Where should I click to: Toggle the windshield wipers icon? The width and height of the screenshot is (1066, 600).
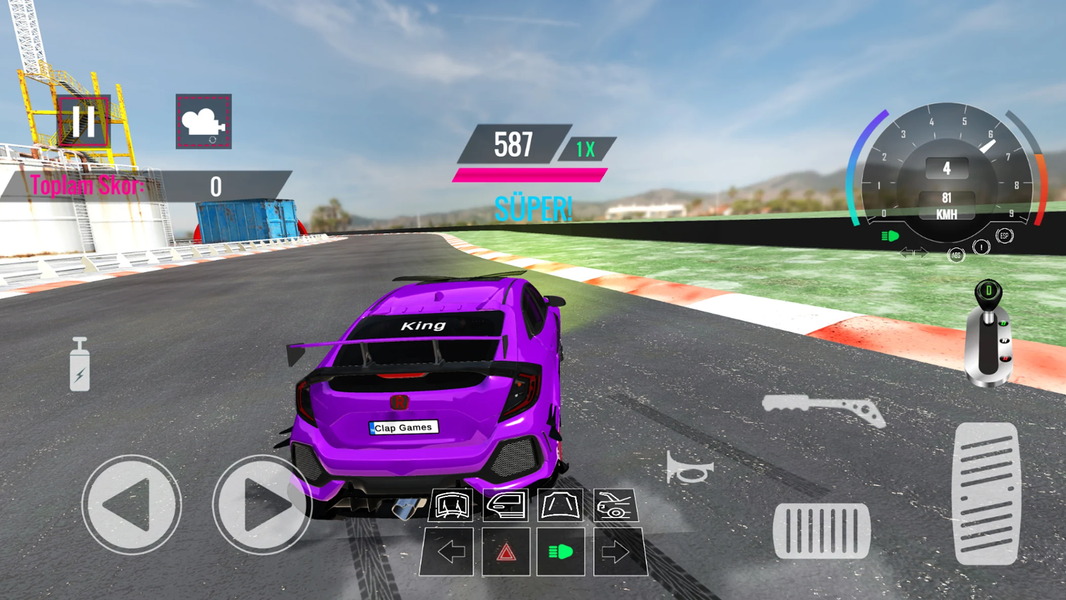pyautogui.click(x=451, y=506)
